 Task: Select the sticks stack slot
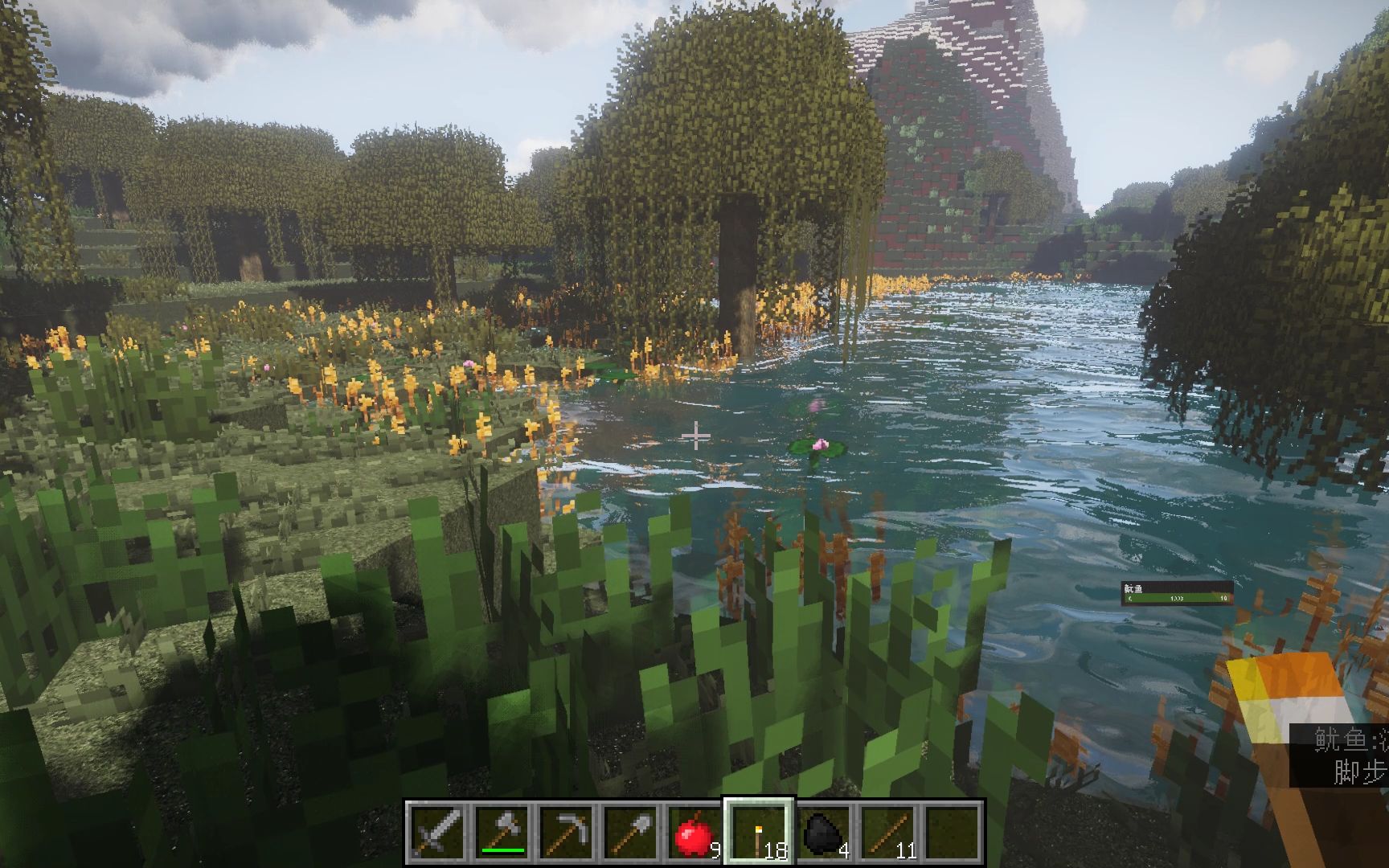pyautogui.click(x=888, y=831)
